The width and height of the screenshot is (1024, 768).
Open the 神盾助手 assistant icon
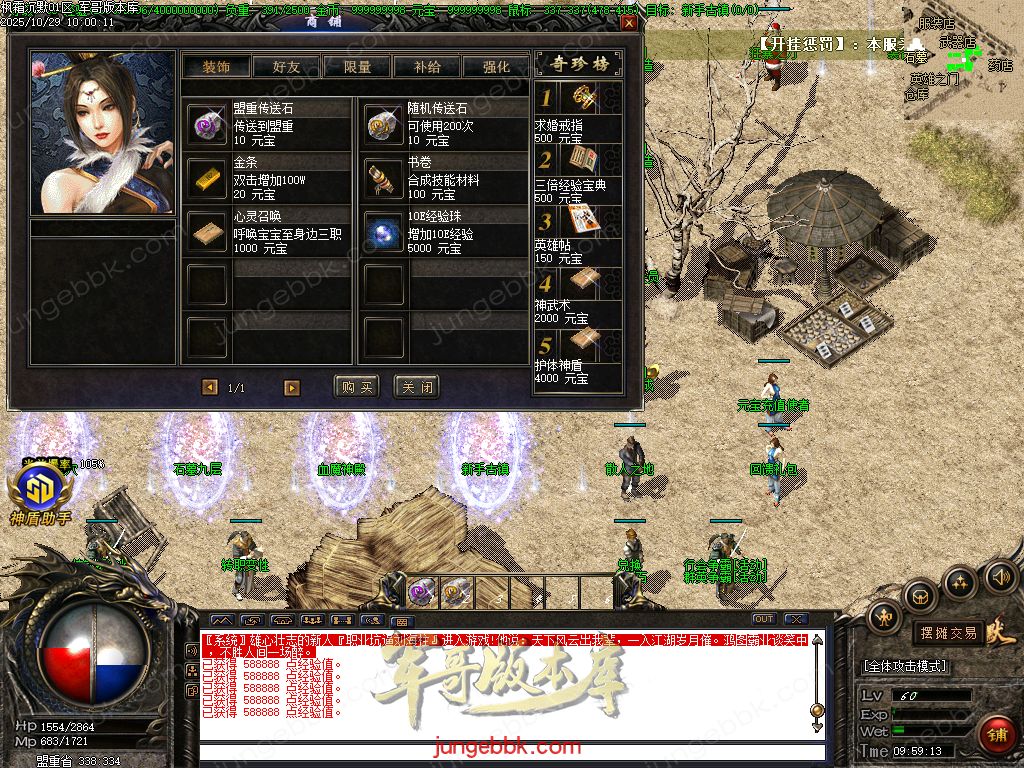click(40, 490)
